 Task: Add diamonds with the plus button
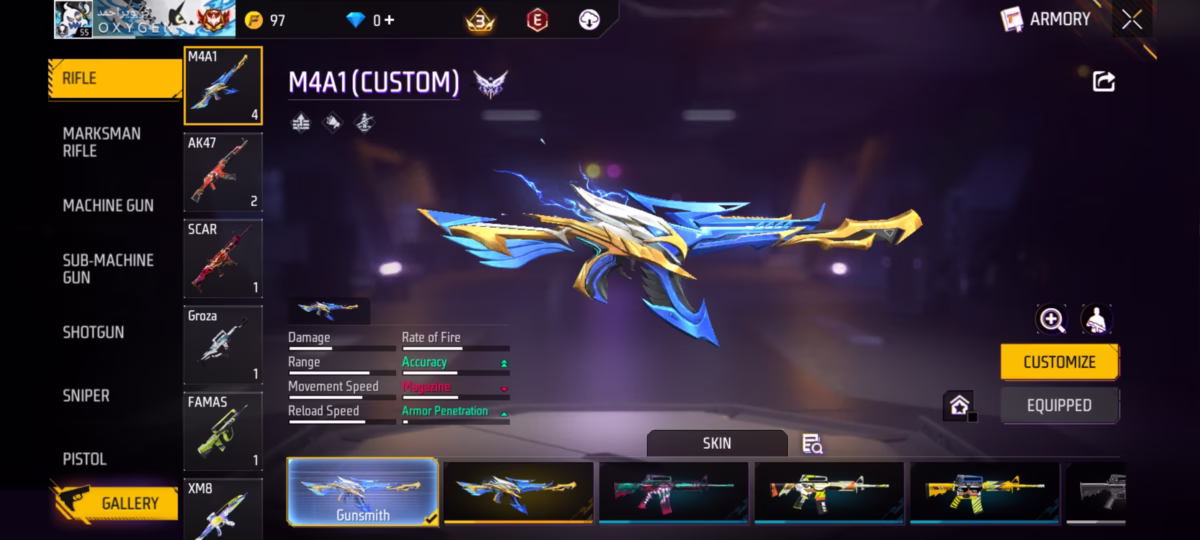coord(388,20)
